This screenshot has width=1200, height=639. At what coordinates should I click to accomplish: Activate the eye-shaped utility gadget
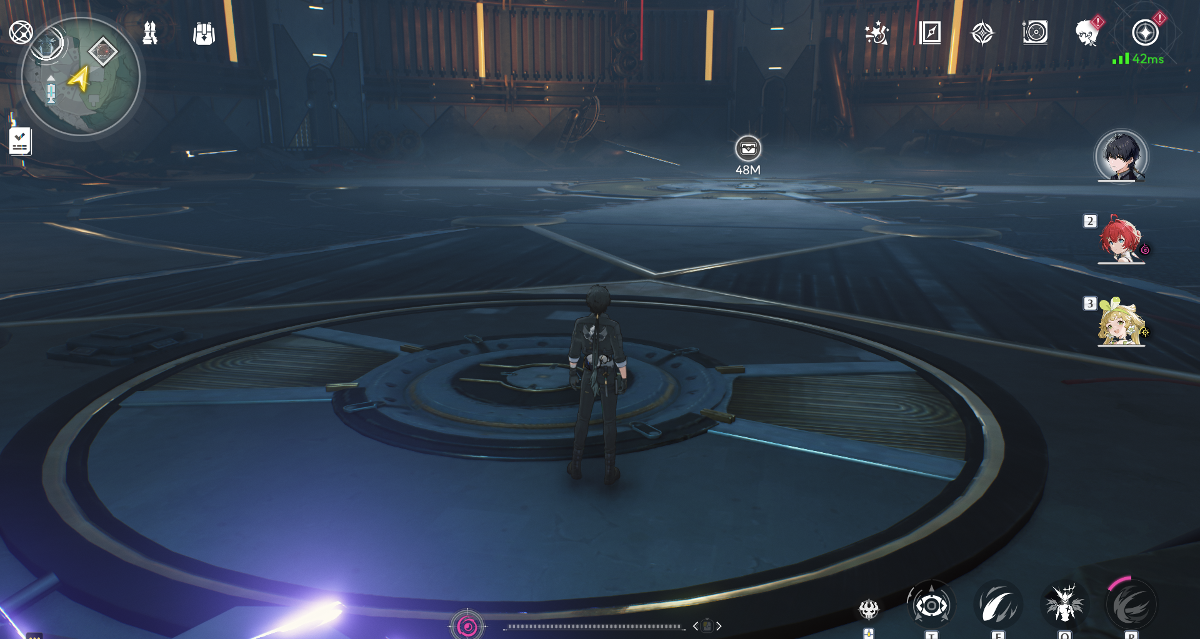pyautogui.click(x=929, y=604)
